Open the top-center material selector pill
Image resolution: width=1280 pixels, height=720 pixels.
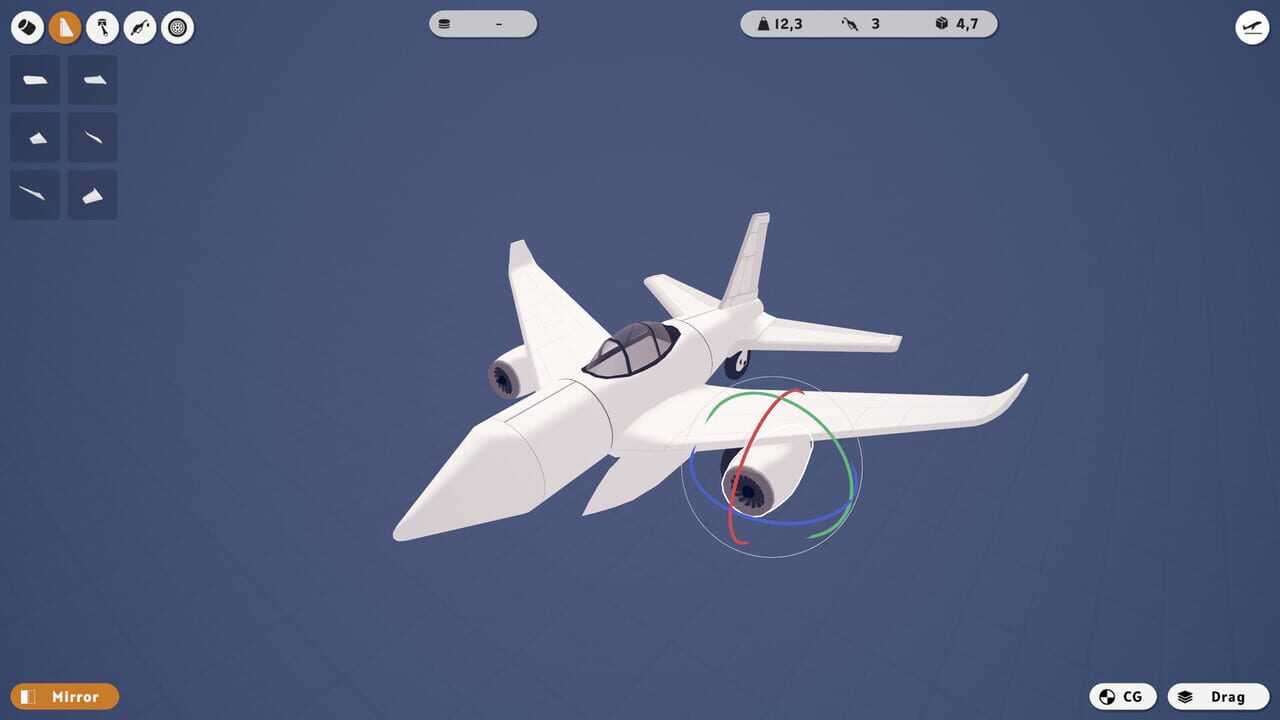(x=483, y=22)
